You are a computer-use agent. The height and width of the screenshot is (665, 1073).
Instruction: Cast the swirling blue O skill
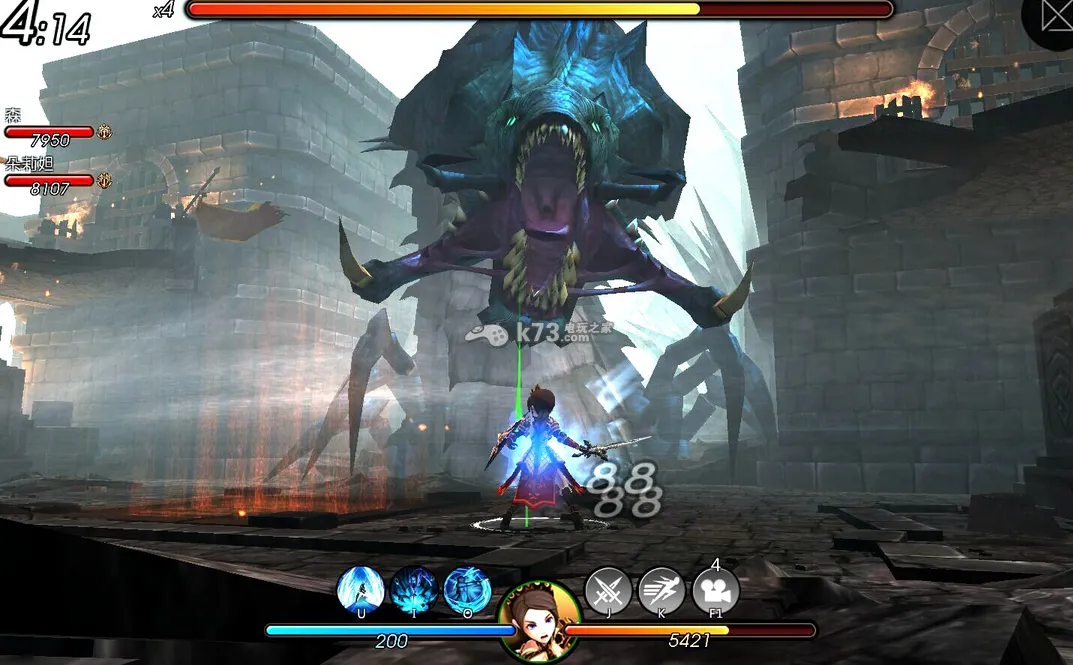pyautogui.click(x=467, y=589)
